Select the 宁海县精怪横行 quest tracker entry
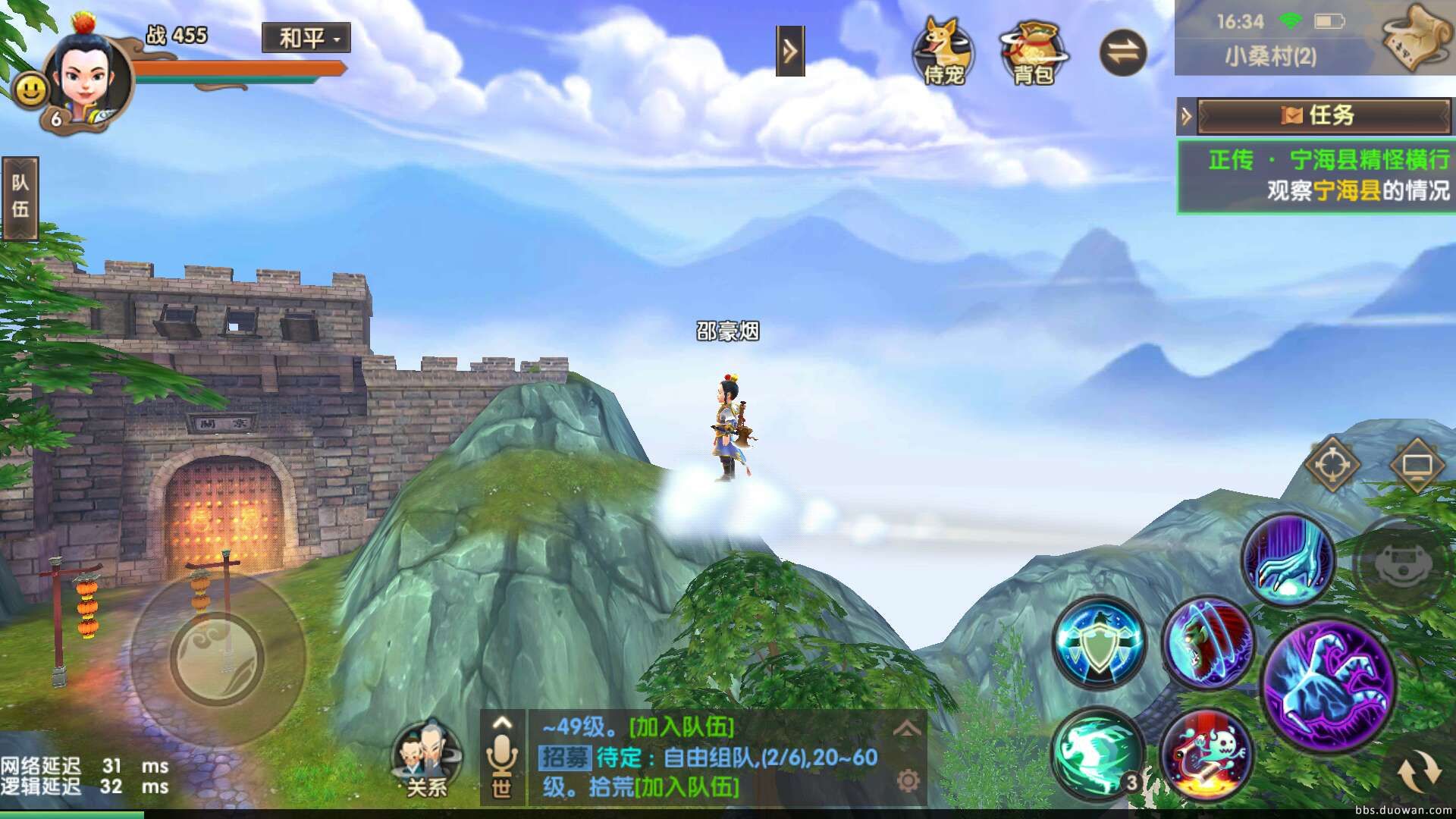The image size is (1456, 819). pos(1316,176)
